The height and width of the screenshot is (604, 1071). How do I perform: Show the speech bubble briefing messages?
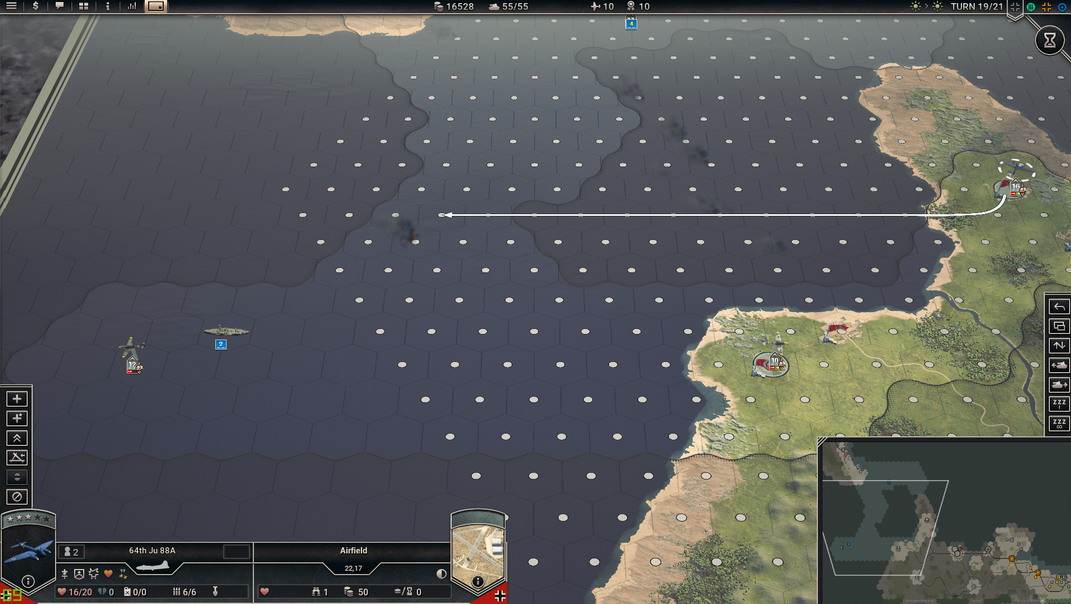(x=60, y=6)
